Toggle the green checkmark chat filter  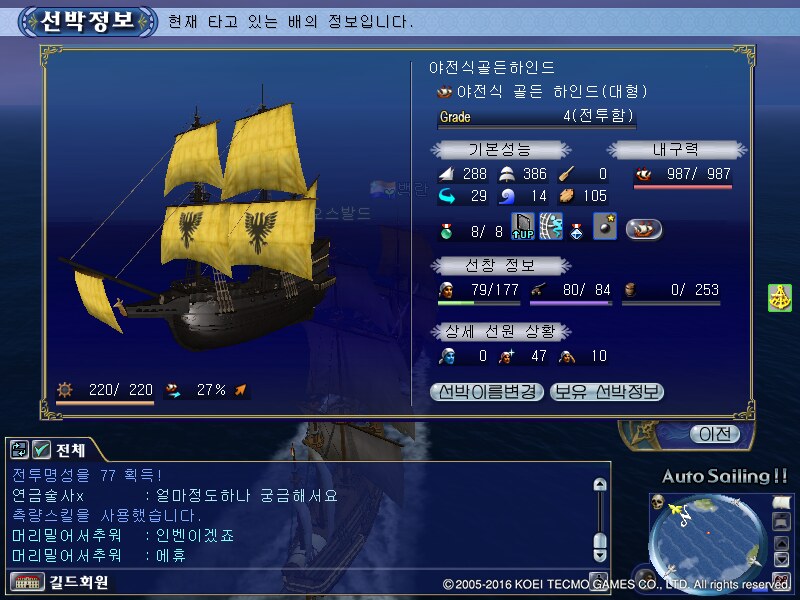42,450
